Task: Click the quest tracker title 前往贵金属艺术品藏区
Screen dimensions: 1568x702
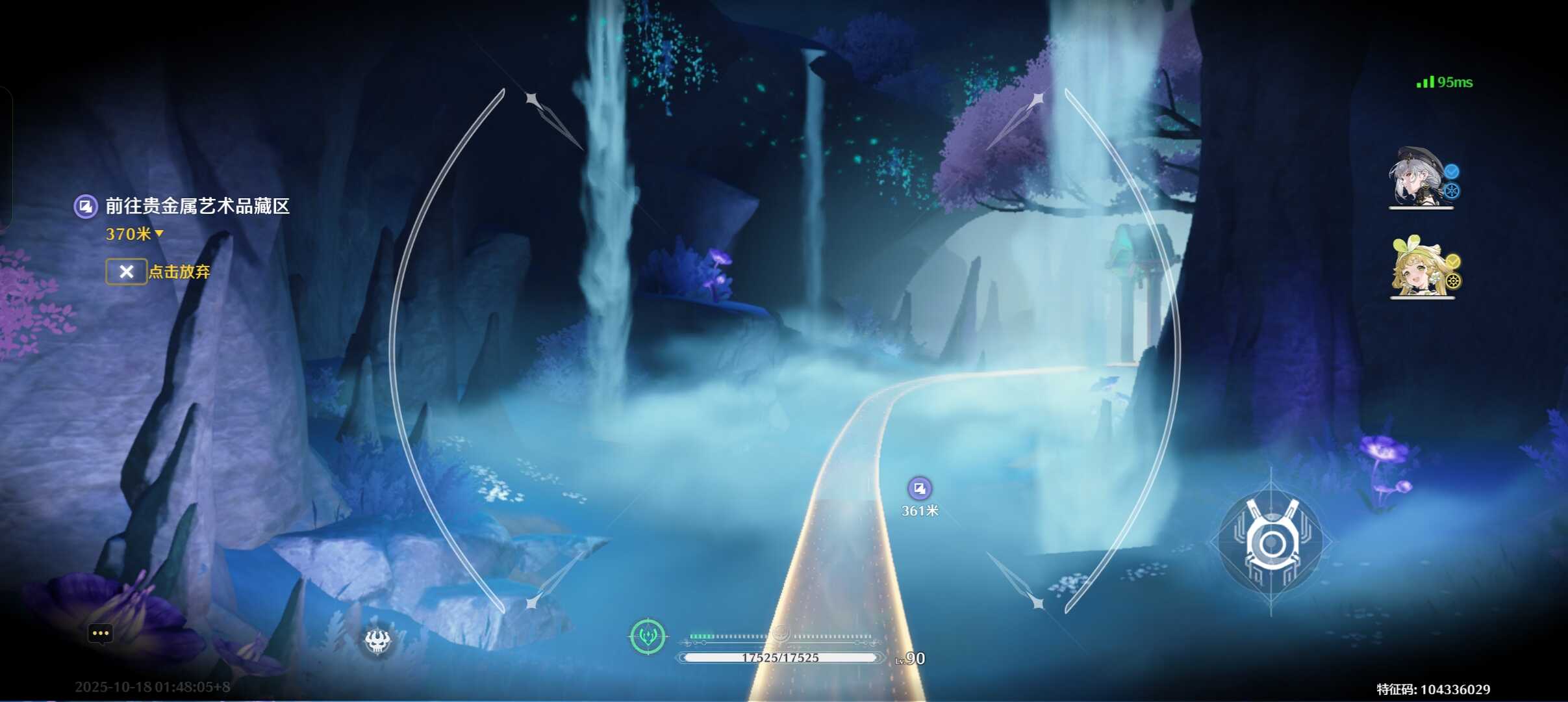Action: (197, 207)
